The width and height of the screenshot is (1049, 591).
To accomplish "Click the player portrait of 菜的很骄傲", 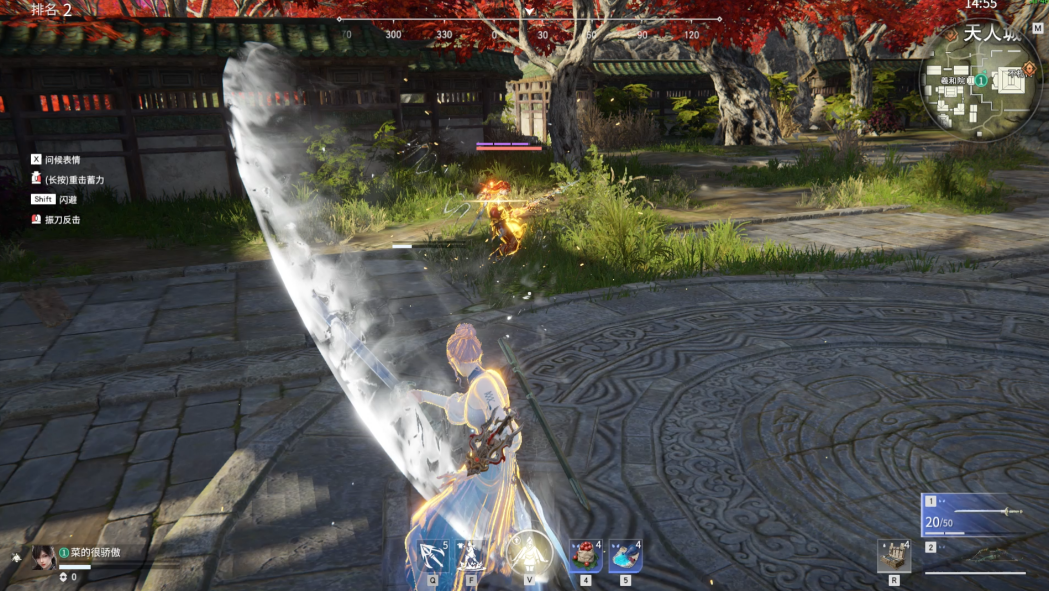I will 42,557.
